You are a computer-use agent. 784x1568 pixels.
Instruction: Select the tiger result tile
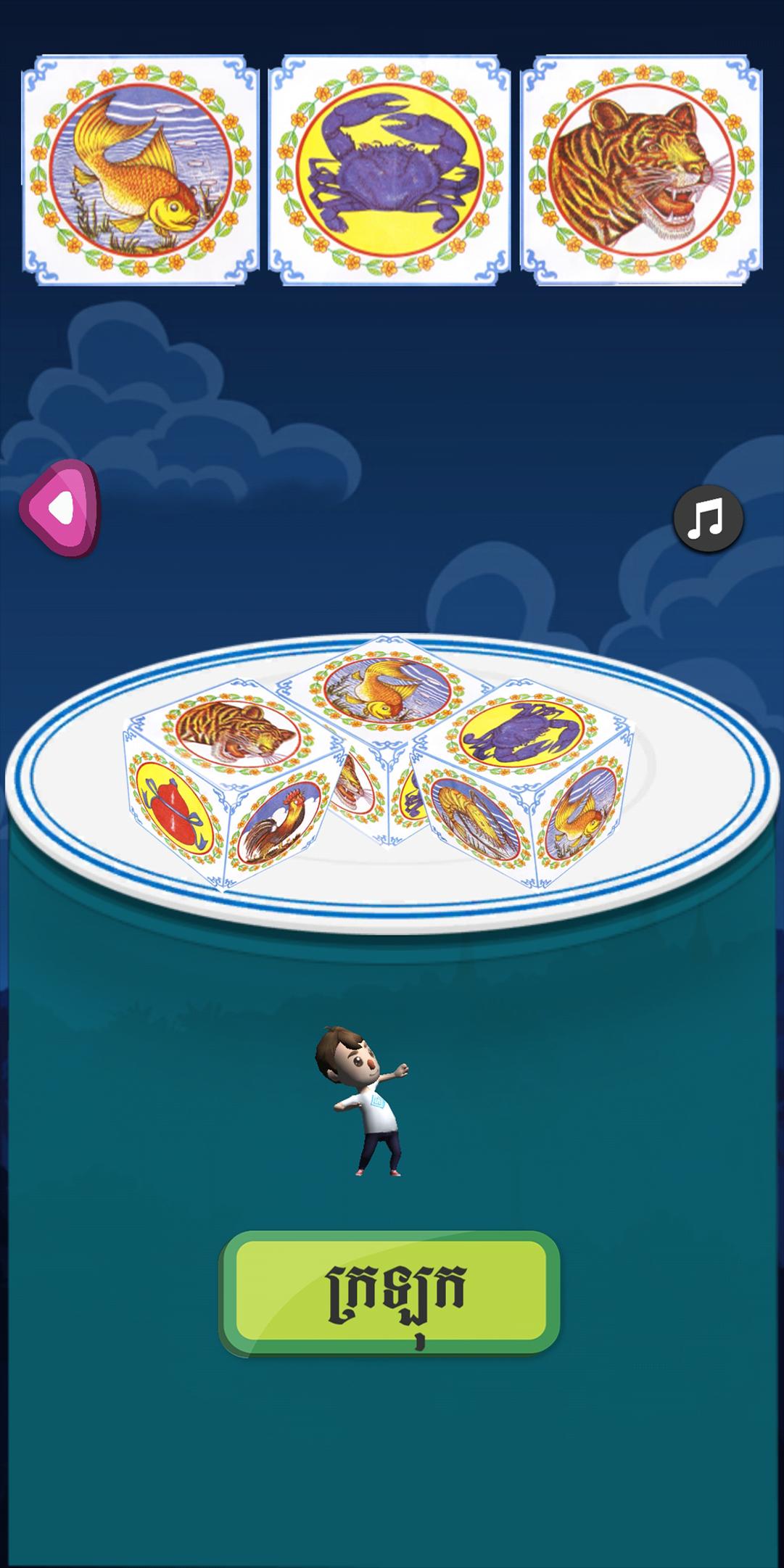641,169
